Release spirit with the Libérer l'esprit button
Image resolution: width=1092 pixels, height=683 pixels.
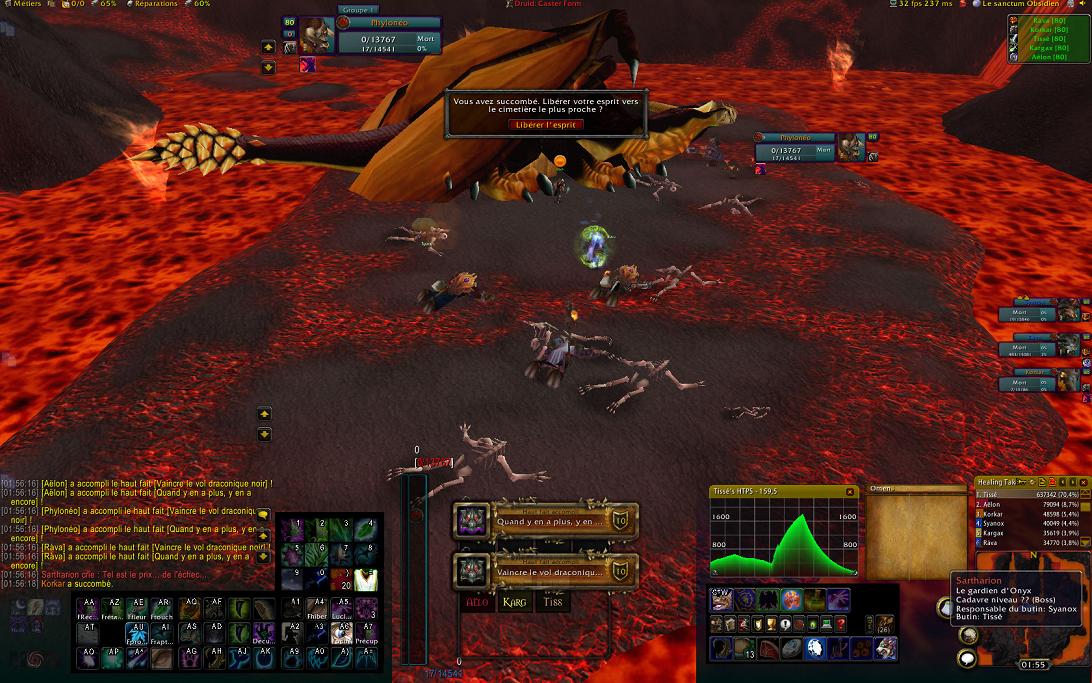coord(546,124)
